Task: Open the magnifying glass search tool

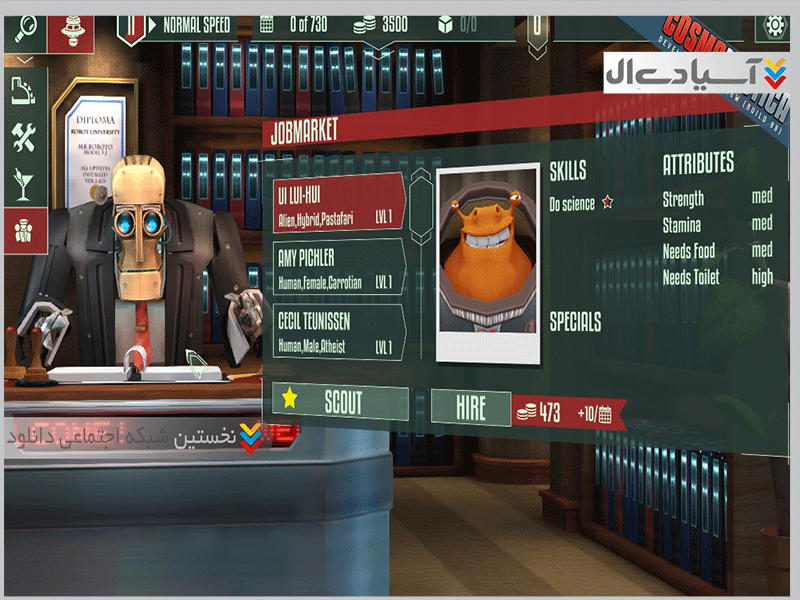Action: [23, 25]
